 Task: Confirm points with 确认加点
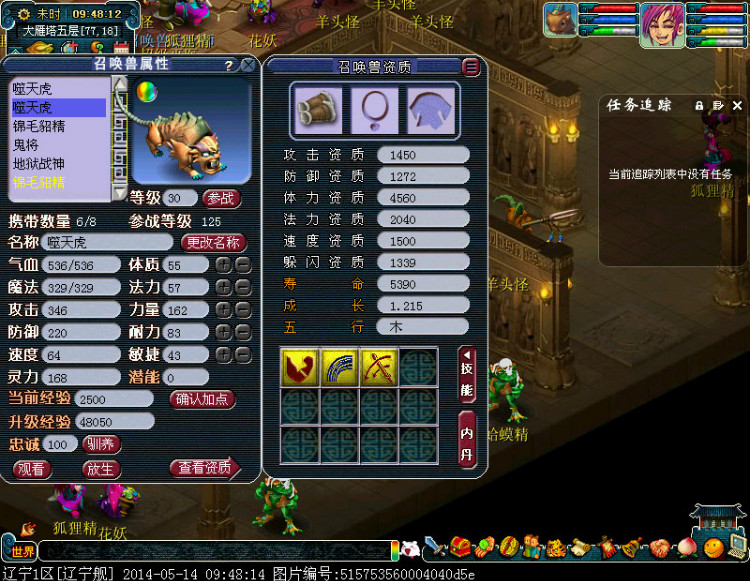(204, 399)
